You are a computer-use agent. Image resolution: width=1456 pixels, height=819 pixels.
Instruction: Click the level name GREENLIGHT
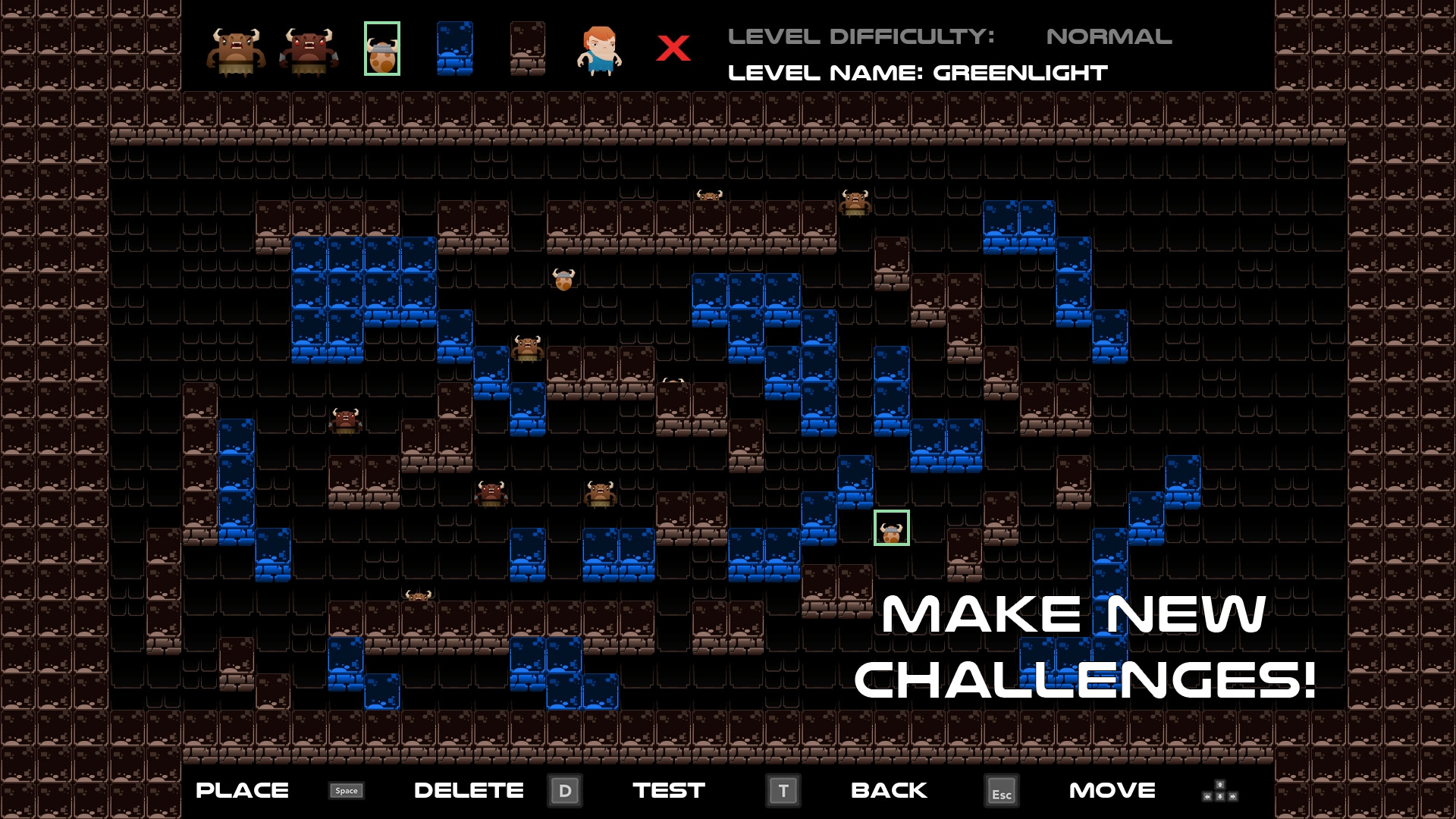tap(1020, 74)
